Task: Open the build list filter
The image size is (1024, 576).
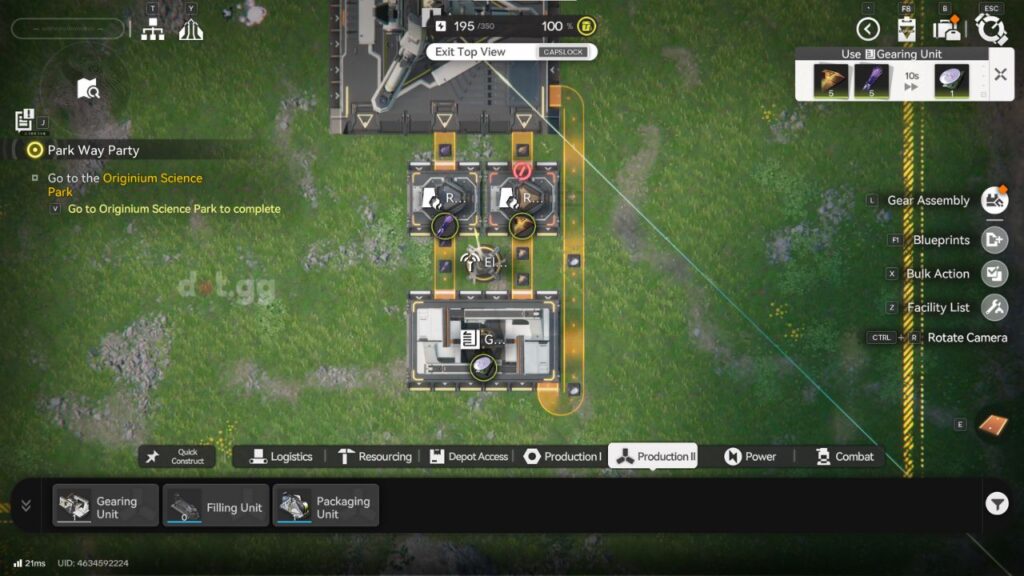Action: (996, 505)
